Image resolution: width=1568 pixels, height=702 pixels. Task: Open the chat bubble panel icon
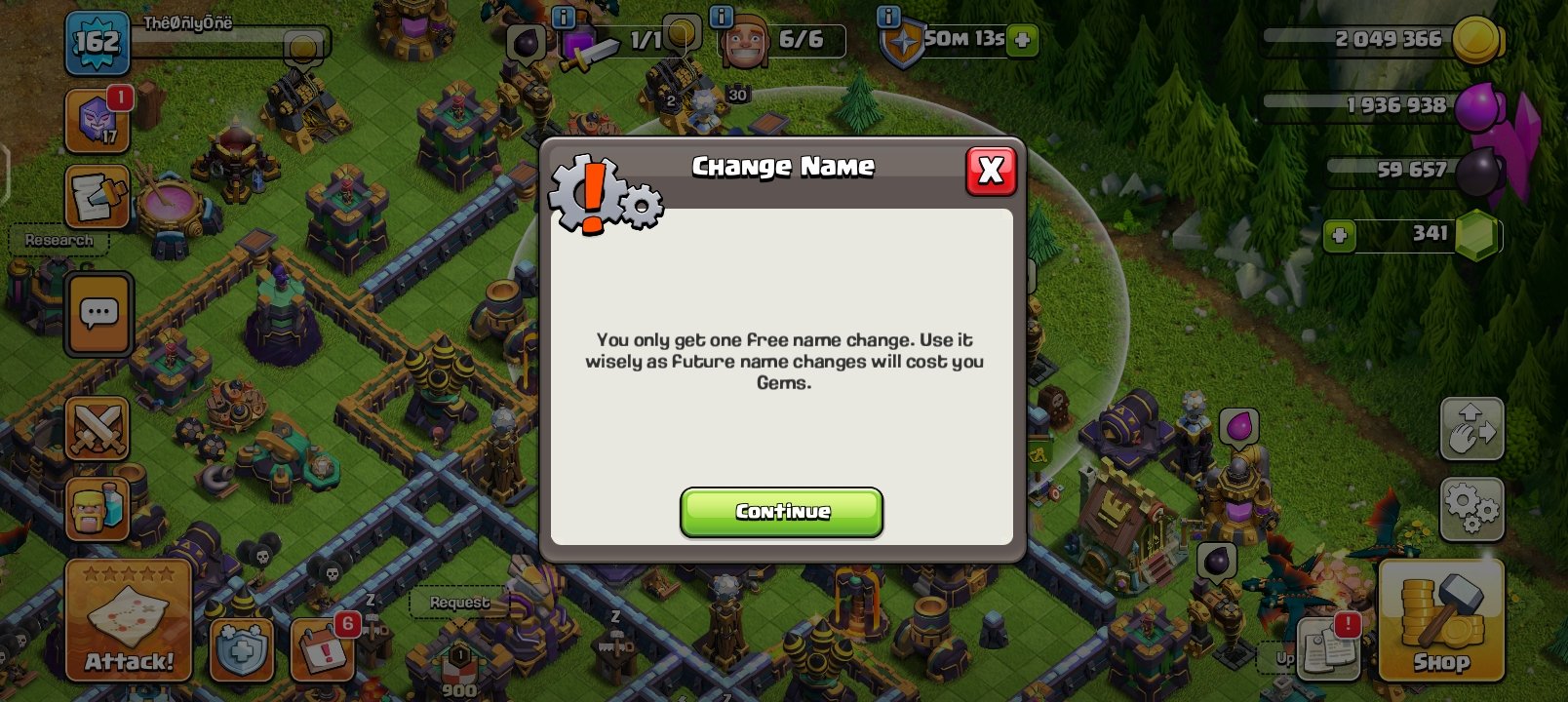click(97, 314)
